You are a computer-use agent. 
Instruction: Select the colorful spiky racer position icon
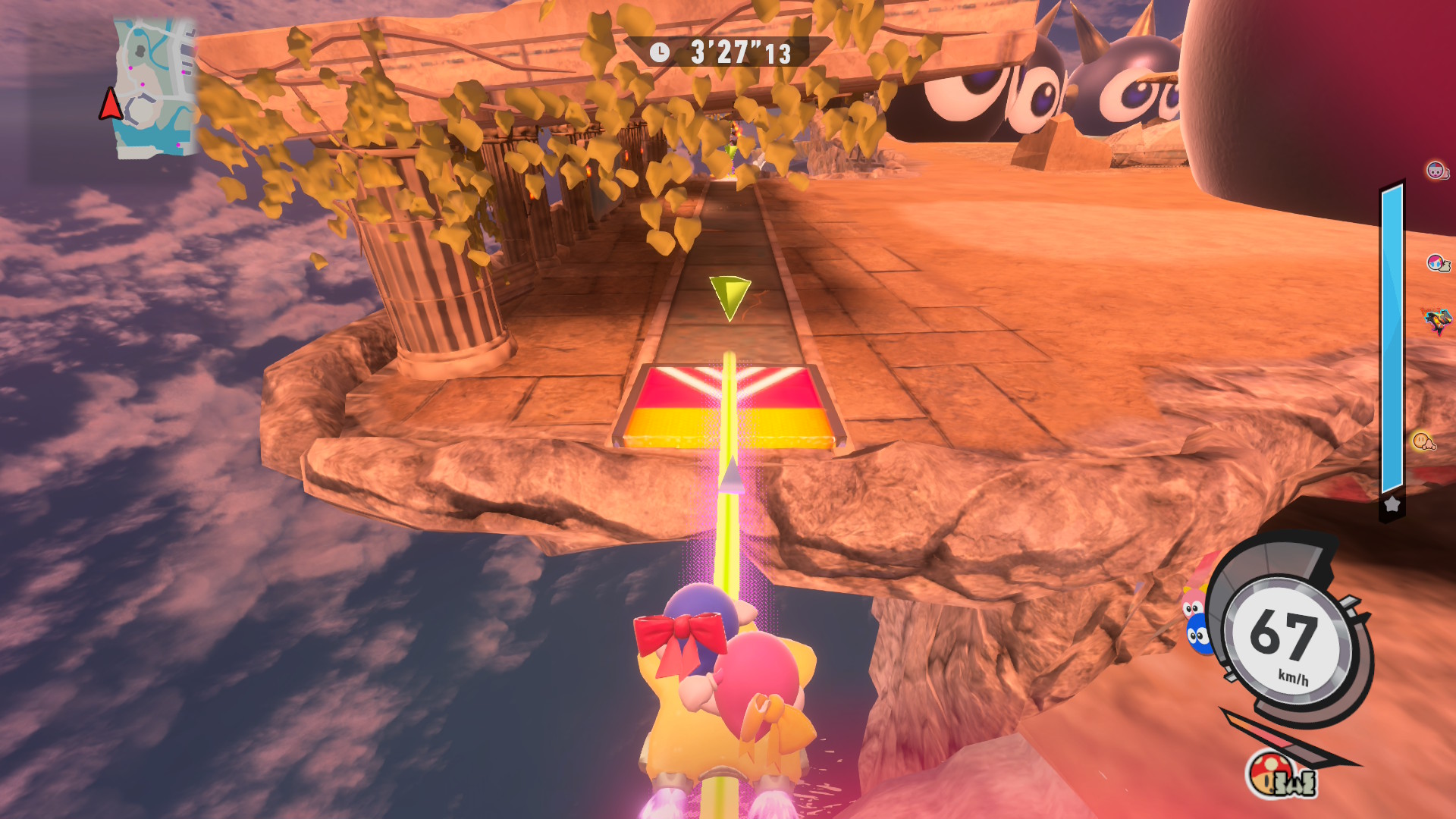(1437, 320)
